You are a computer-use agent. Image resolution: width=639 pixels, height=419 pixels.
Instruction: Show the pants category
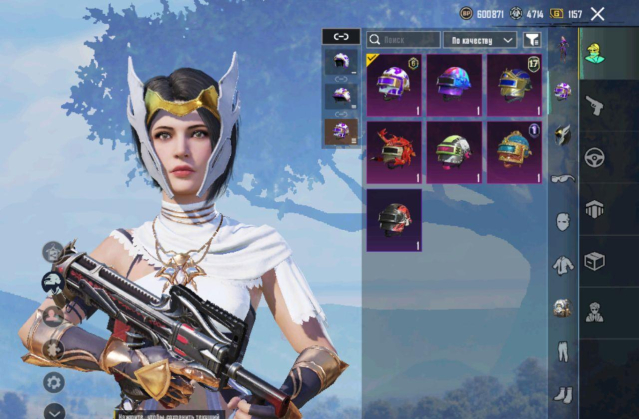tap(563, 351)
